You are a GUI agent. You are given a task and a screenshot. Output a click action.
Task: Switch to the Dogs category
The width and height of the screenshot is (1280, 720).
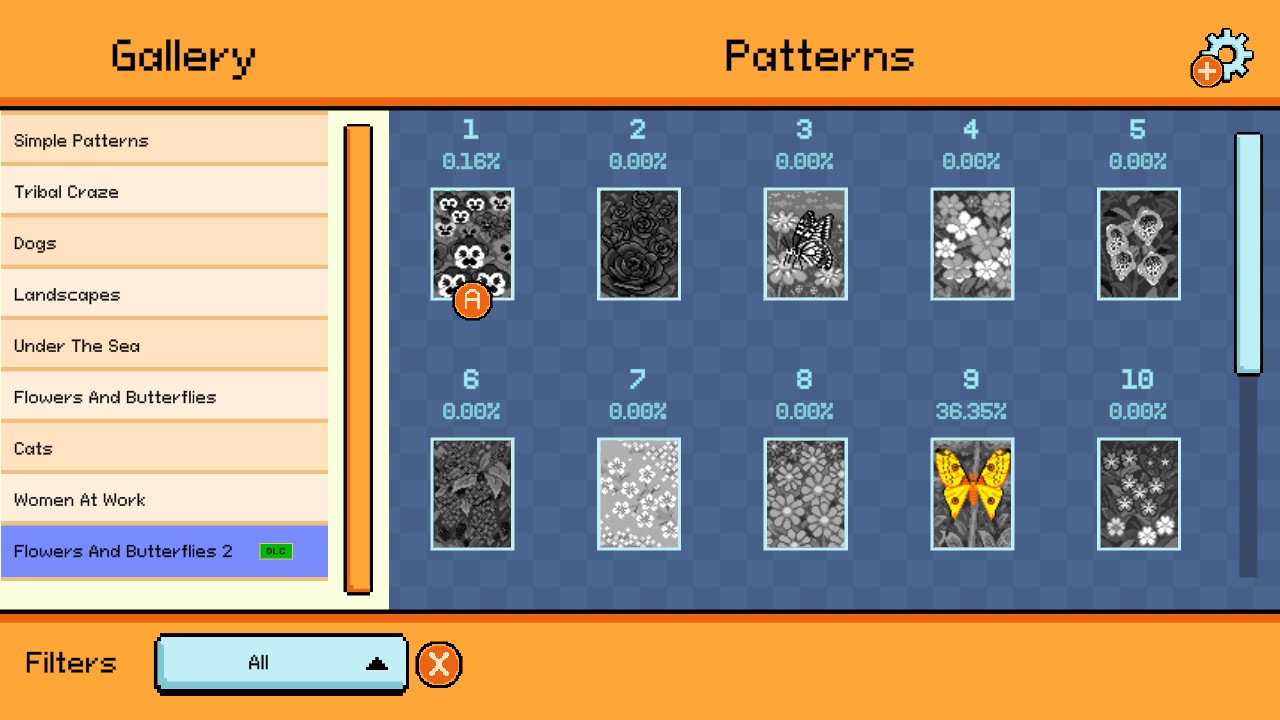[x=165, y=243]
